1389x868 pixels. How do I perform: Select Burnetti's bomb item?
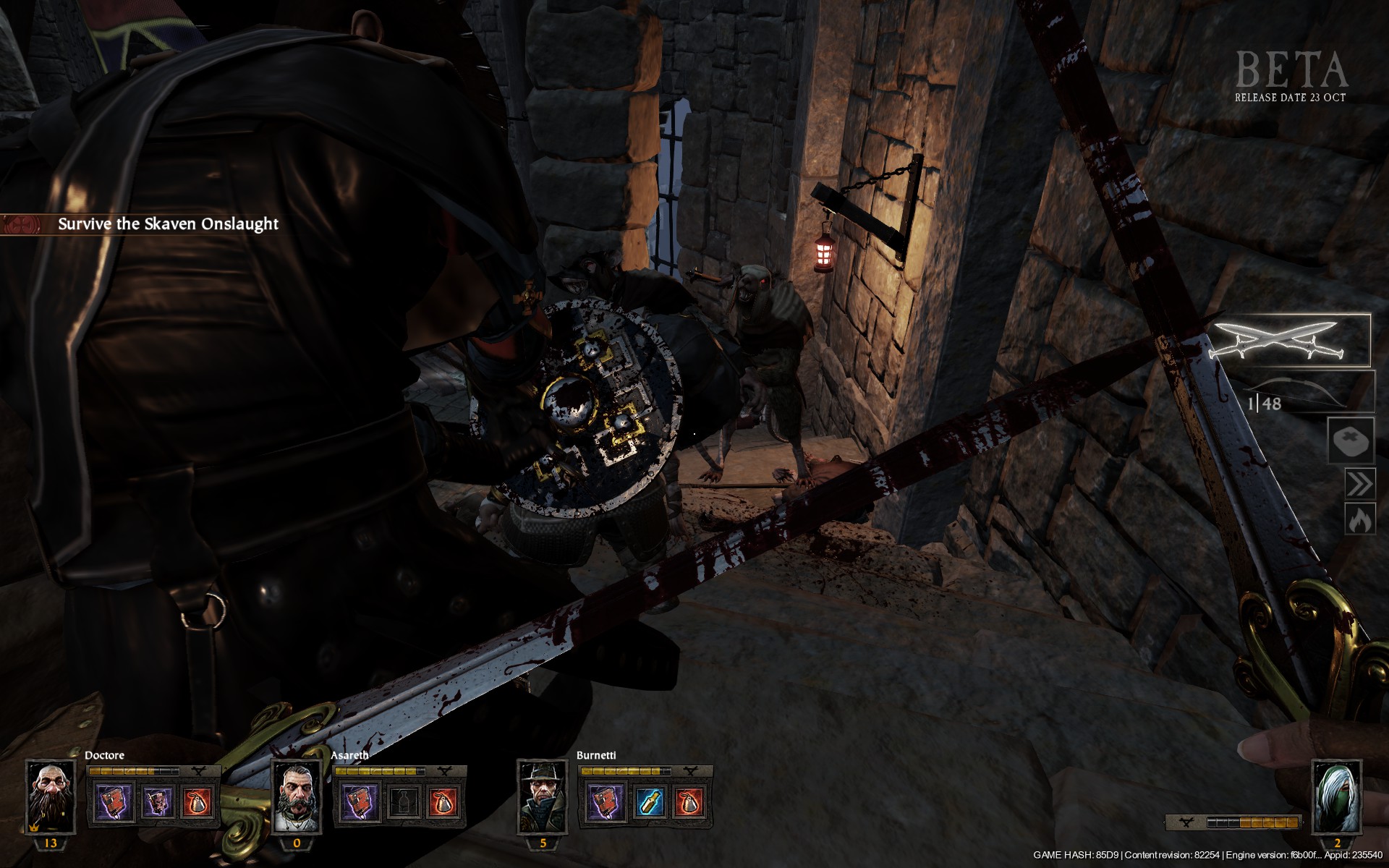tap(691, 802)
